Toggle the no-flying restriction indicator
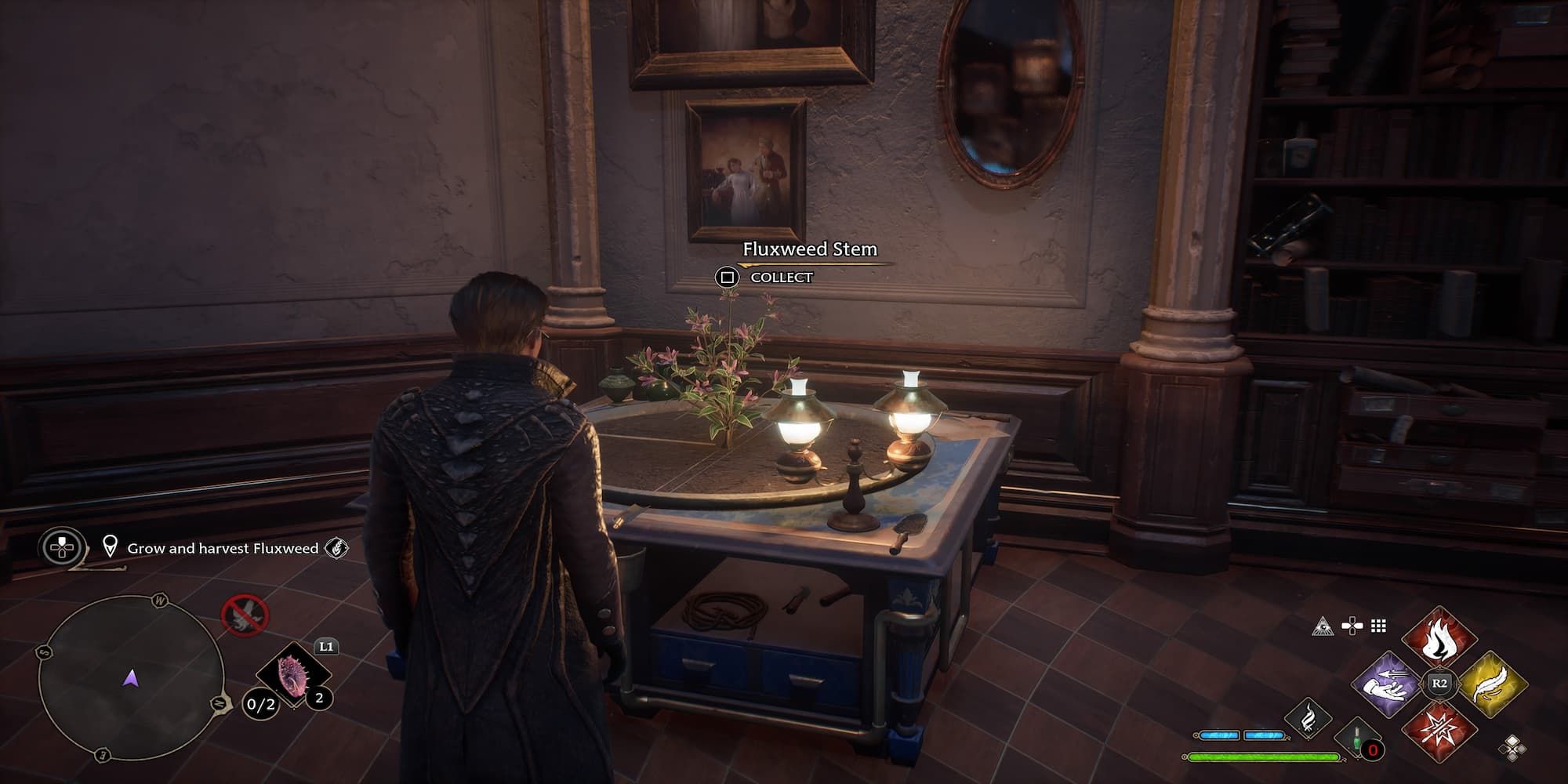 [x=245, y=616]
